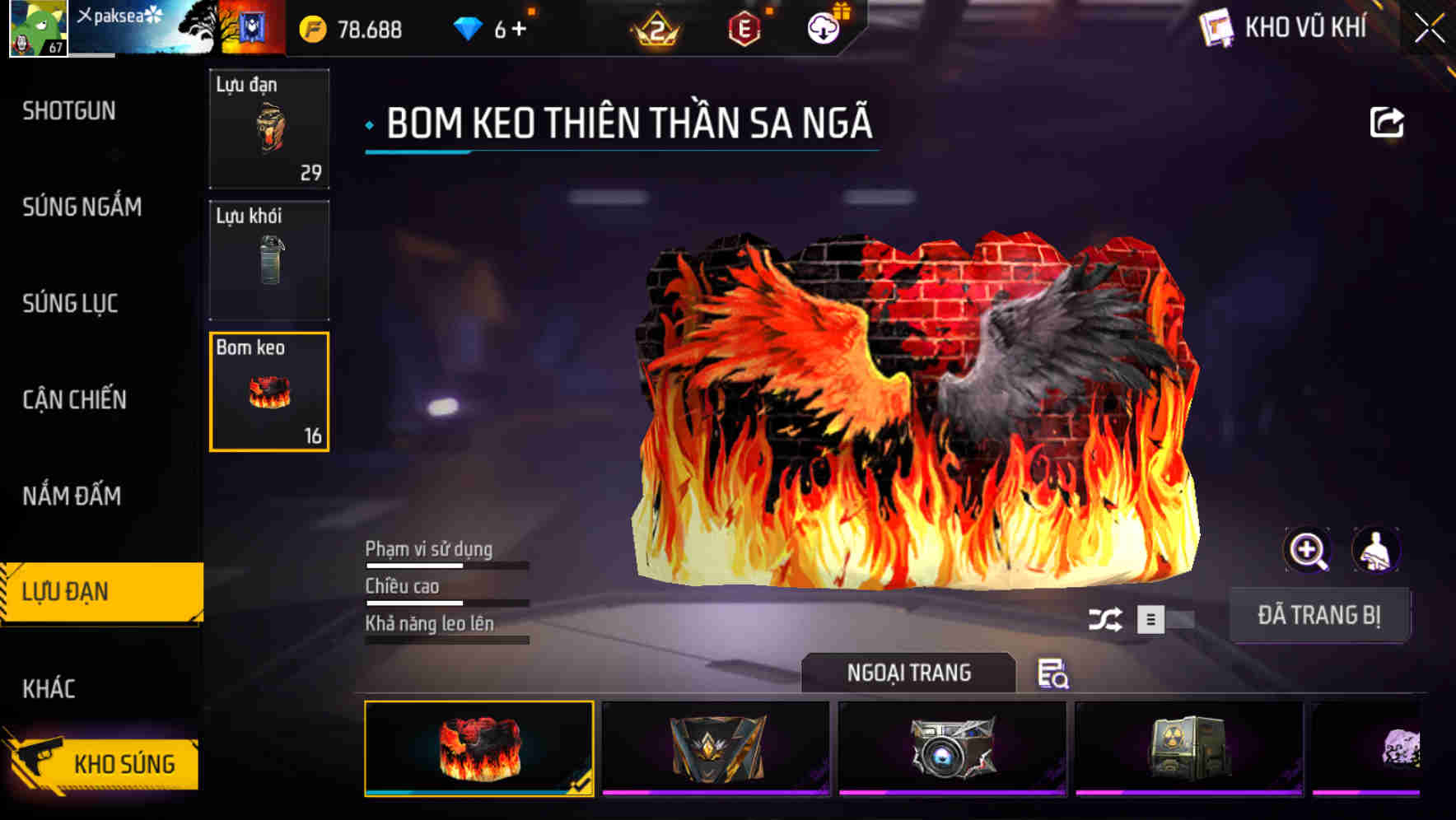Viewport: 1456px width, 820px height.
Task: Switch to the Ngoại Trang tab
Action: pyautogui.click(x=910, y=673)
